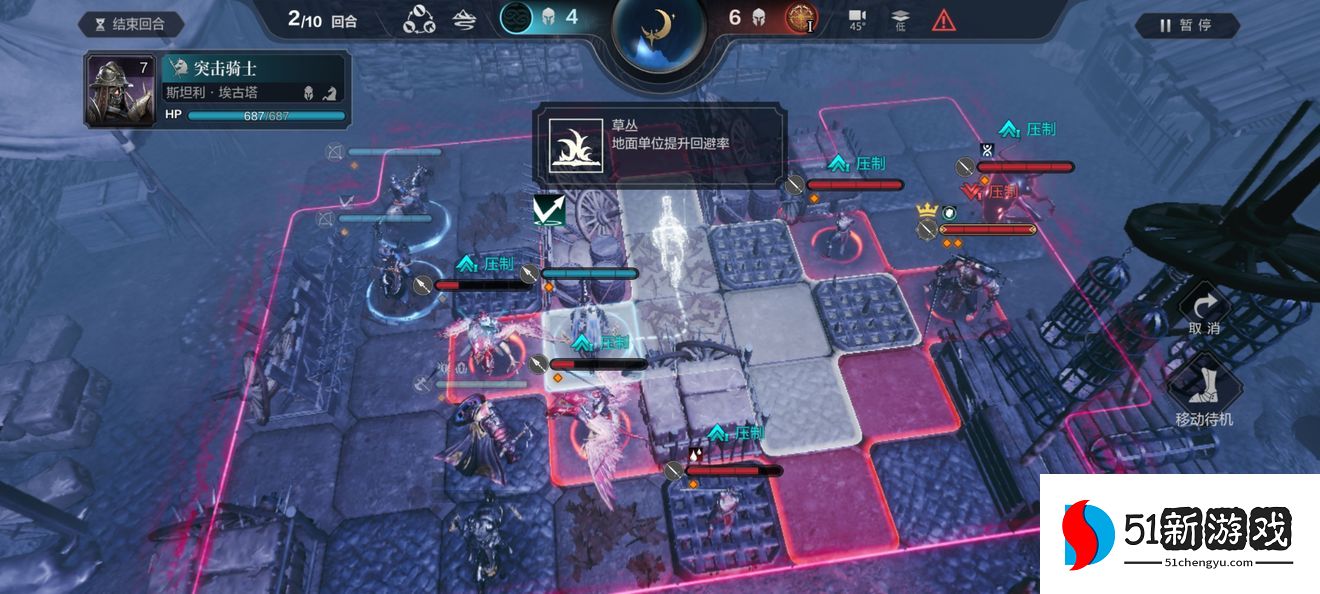Screen dimensions: 1320x594
Task: Open the blue faction emblem
Action: [516, 18]
